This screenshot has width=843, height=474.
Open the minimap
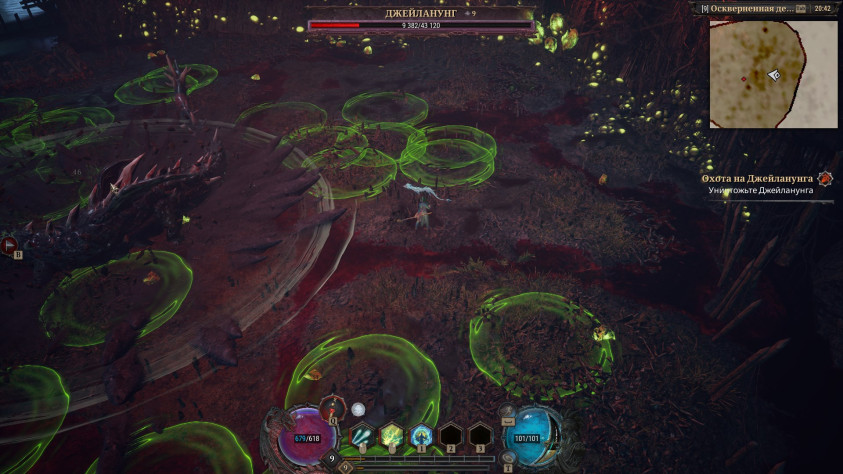pyautogui.click(x=773, y=74)
